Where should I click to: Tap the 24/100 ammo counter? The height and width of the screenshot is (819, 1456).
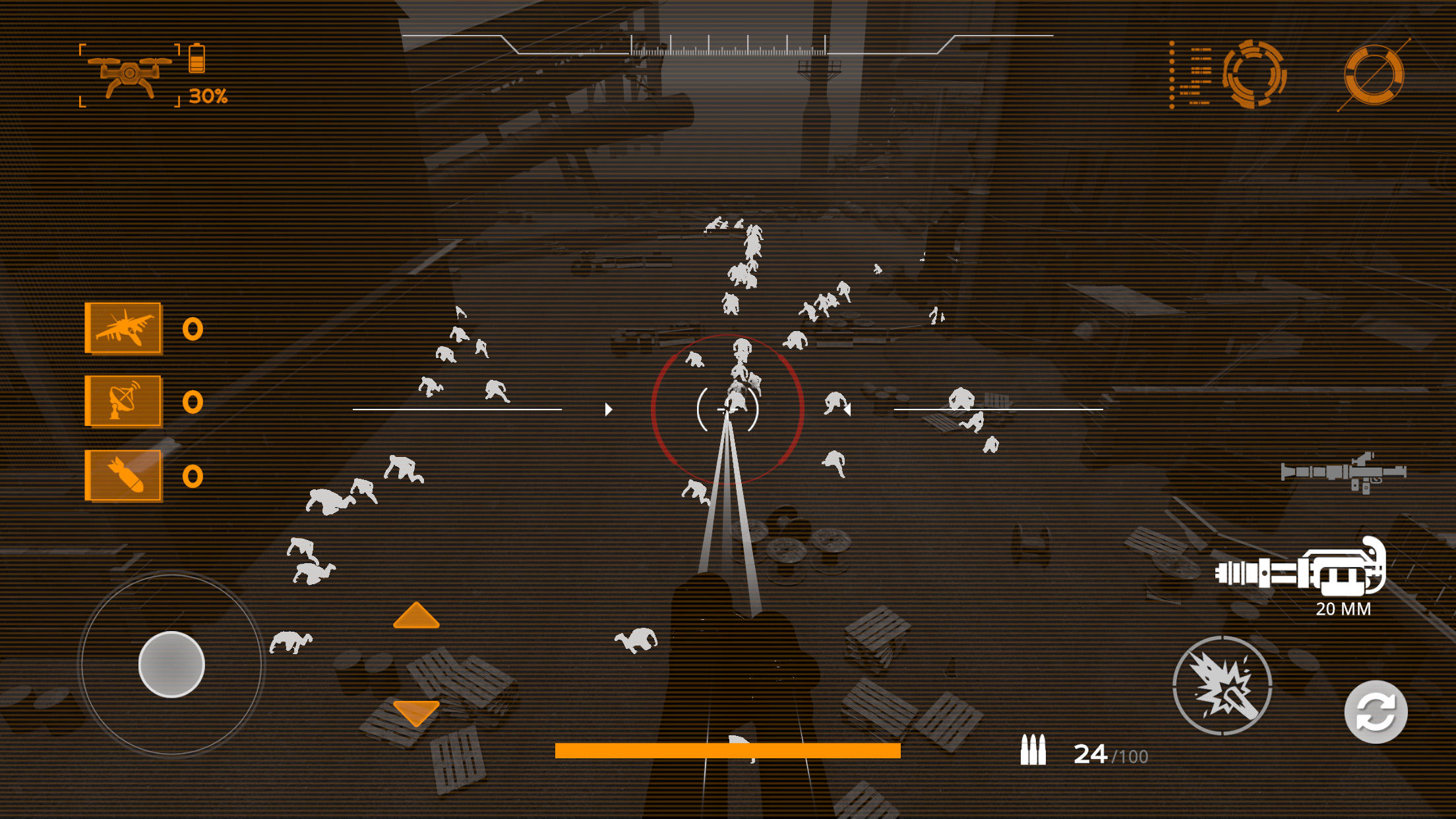(x=1108, y=754)
